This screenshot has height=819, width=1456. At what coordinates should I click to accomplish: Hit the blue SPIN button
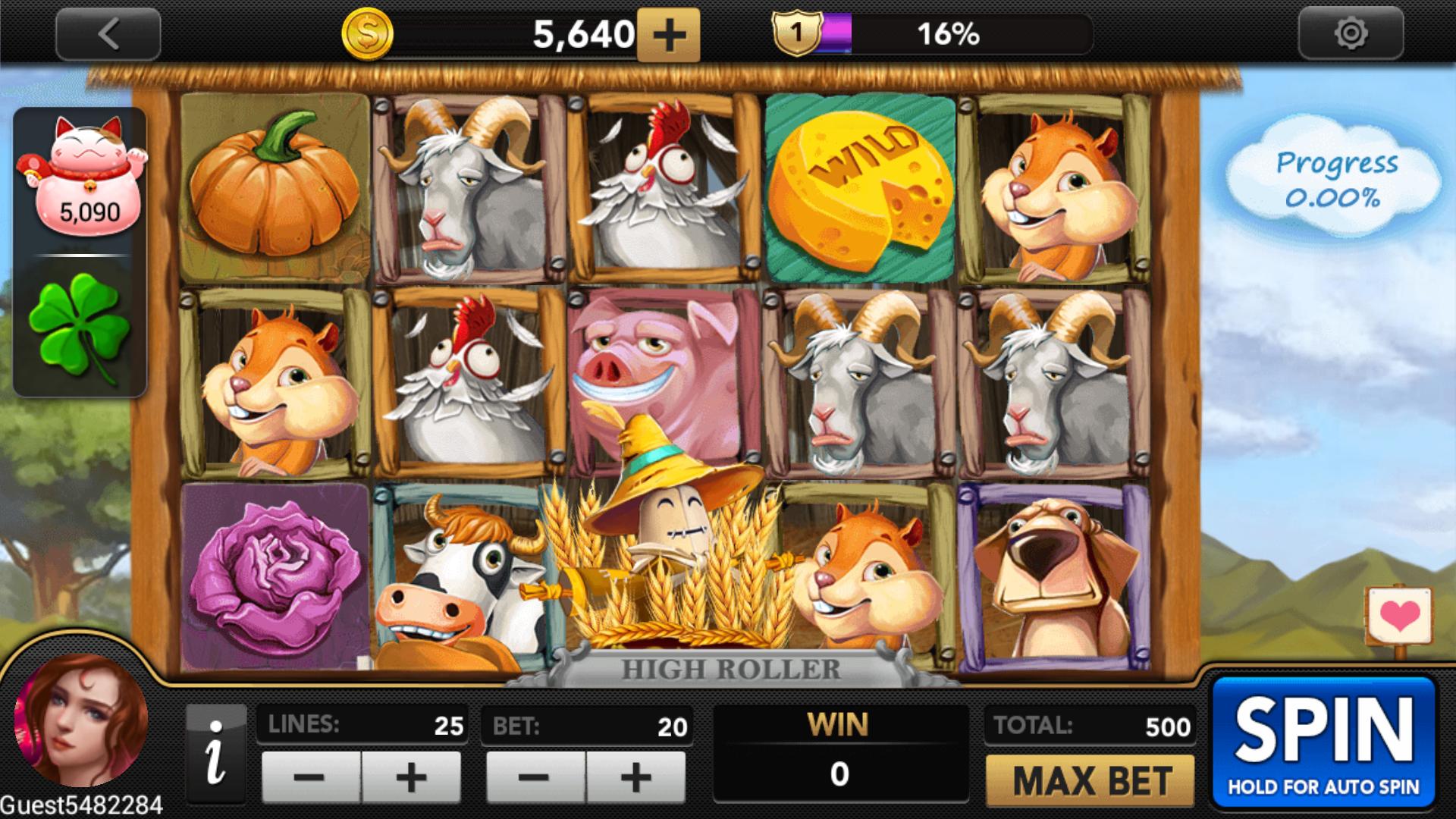point(1323,743)
